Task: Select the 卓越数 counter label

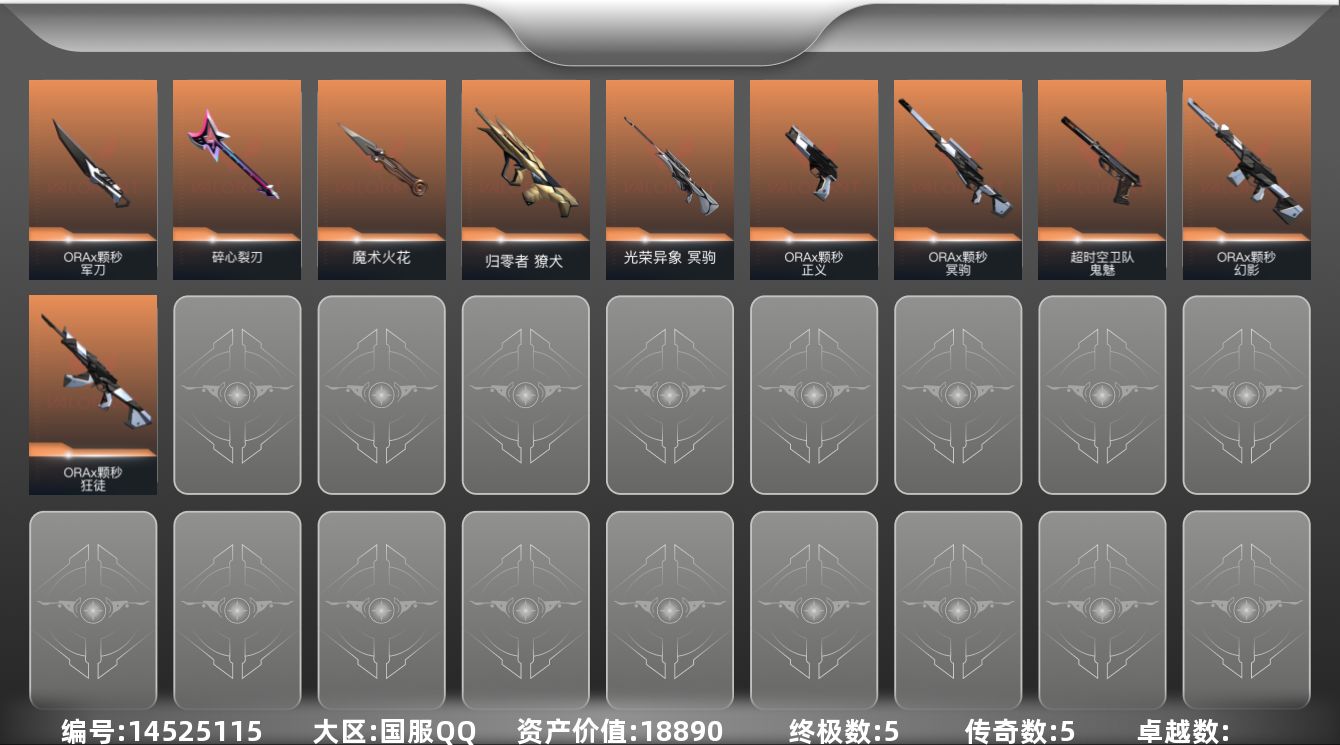Action: 1180,732
